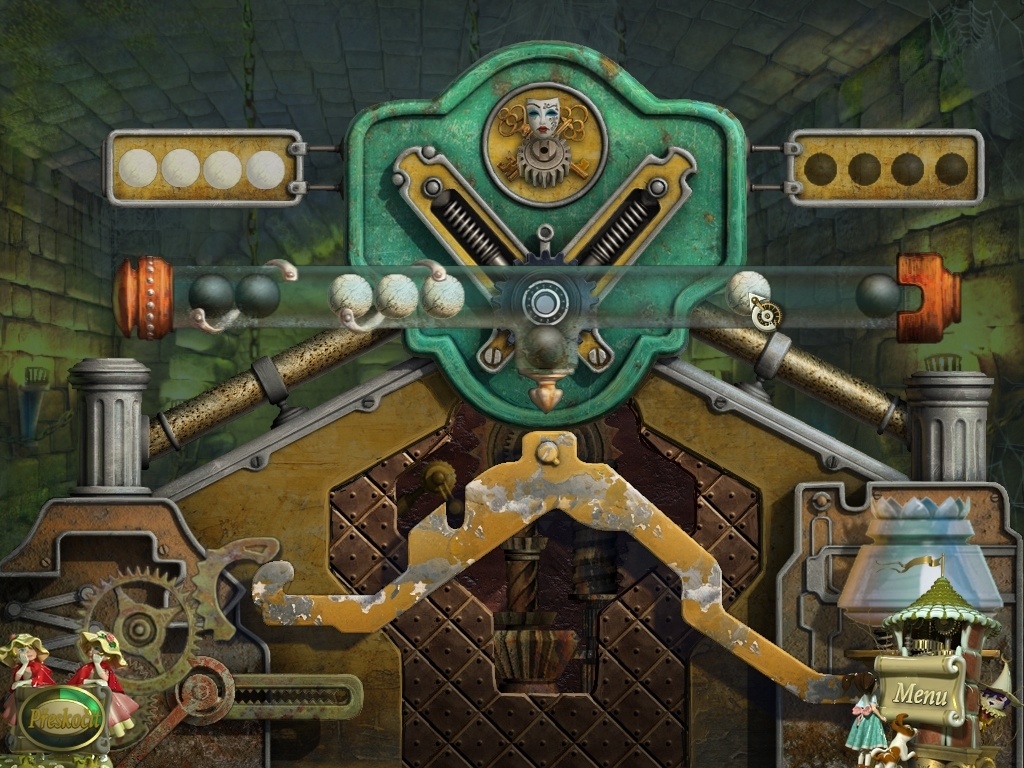
Task: Open the Menu sign
Action: click(x=919, y=690)
